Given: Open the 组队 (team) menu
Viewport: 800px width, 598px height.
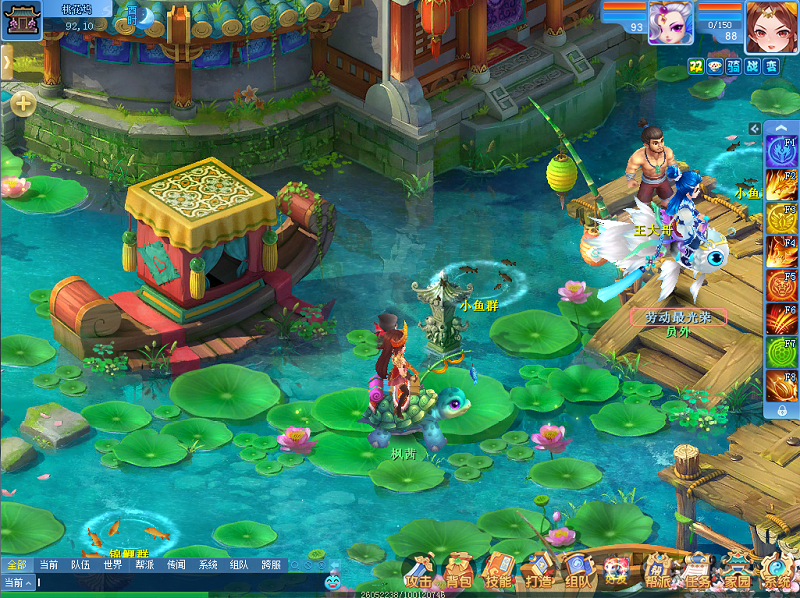Looking at the screenshot, I should tap(578, 571).
